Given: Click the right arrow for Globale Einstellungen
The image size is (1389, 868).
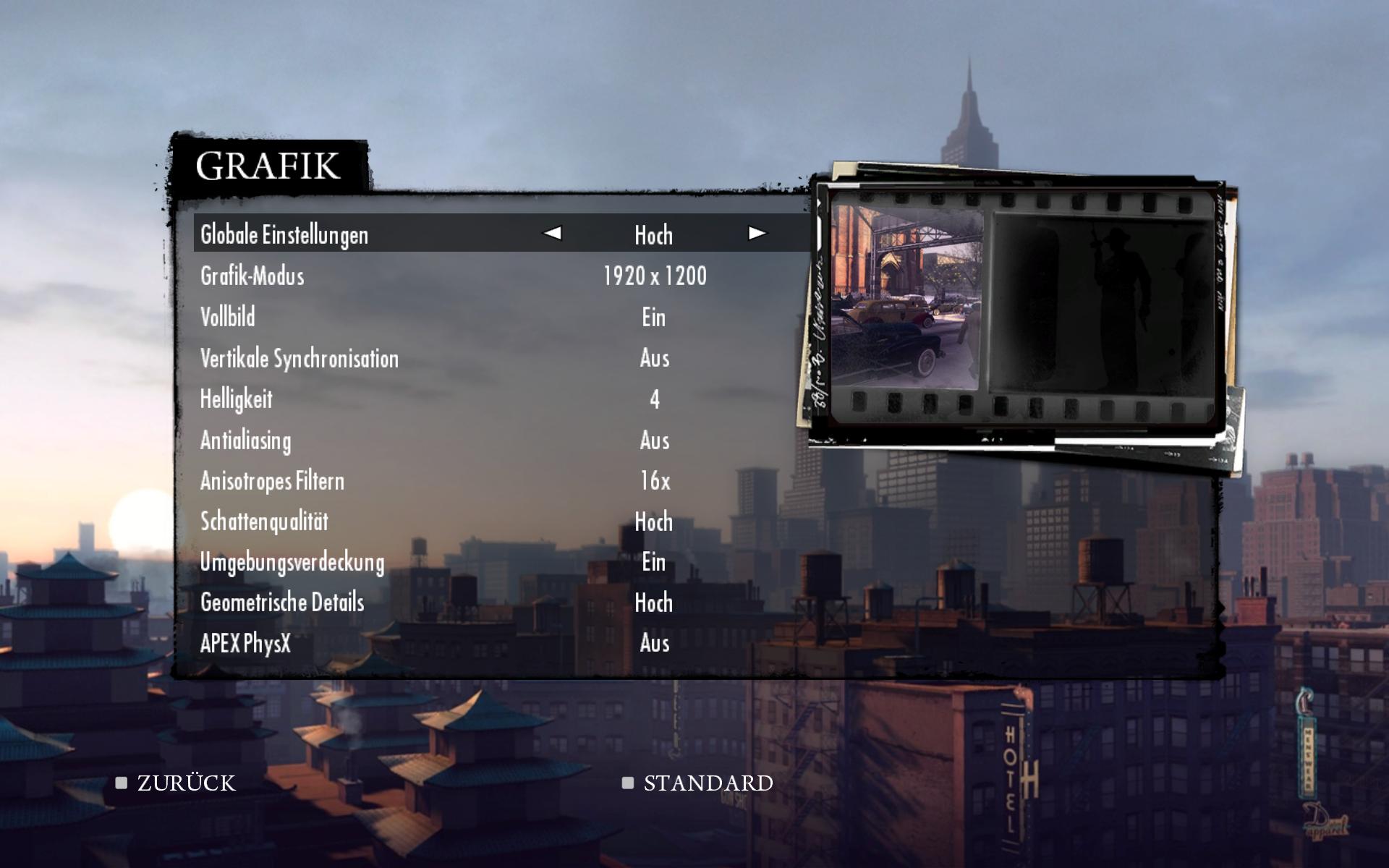Looking at the screenshot, I should pyautogui.click(x=757, y=233).
